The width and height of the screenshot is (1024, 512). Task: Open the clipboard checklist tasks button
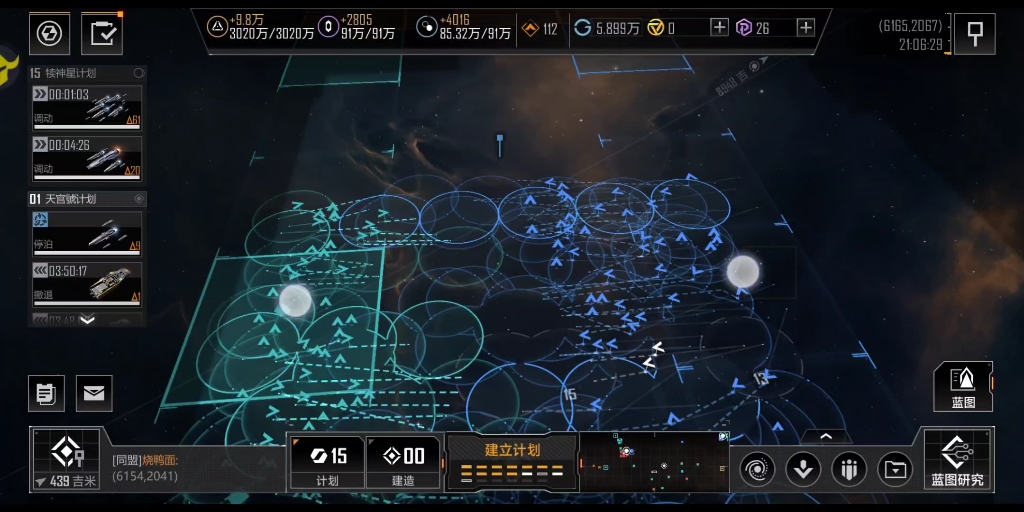[x=101, y=34]
